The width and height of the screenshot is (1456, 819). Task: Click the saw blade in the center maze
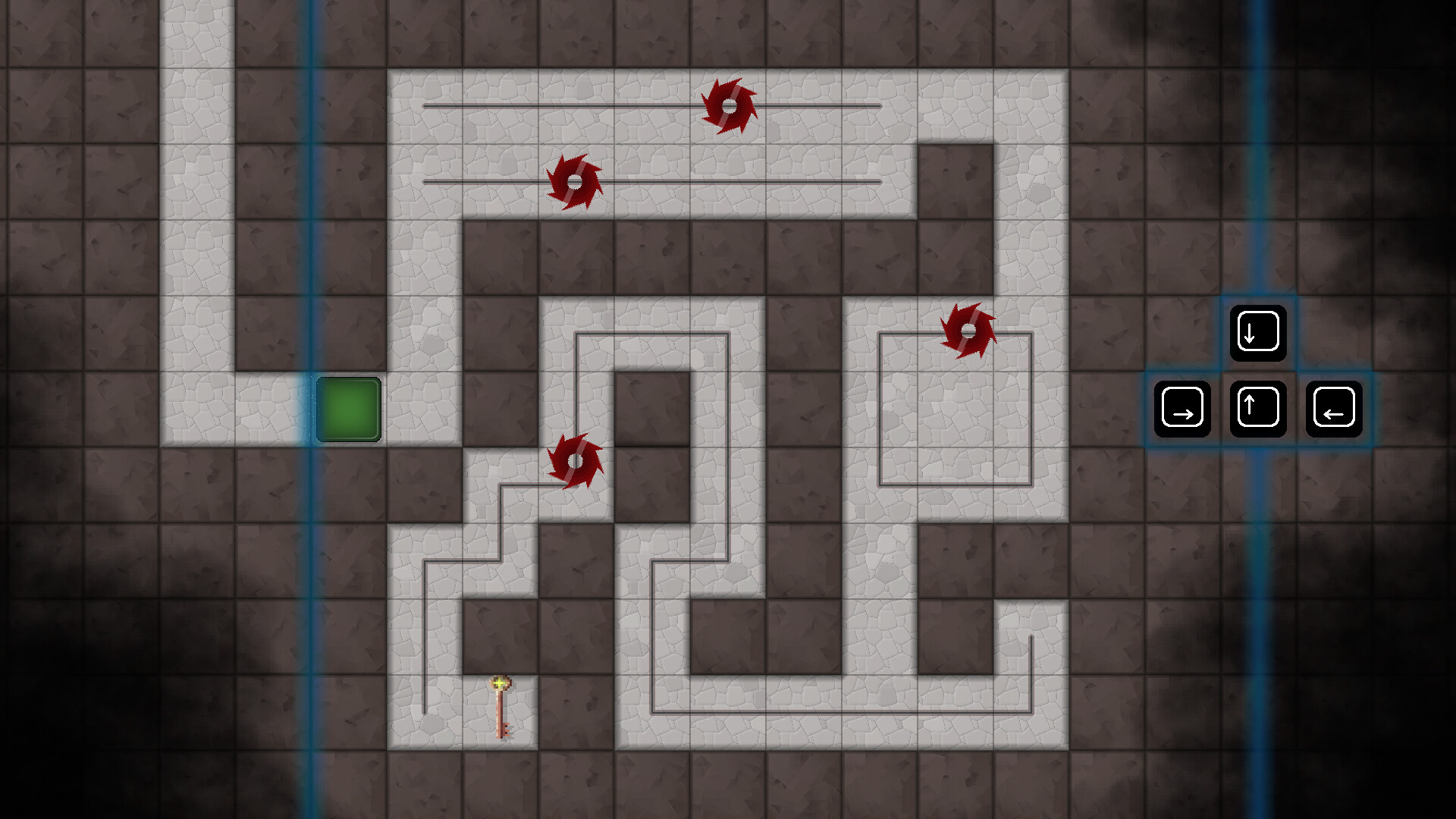[574, 460]
